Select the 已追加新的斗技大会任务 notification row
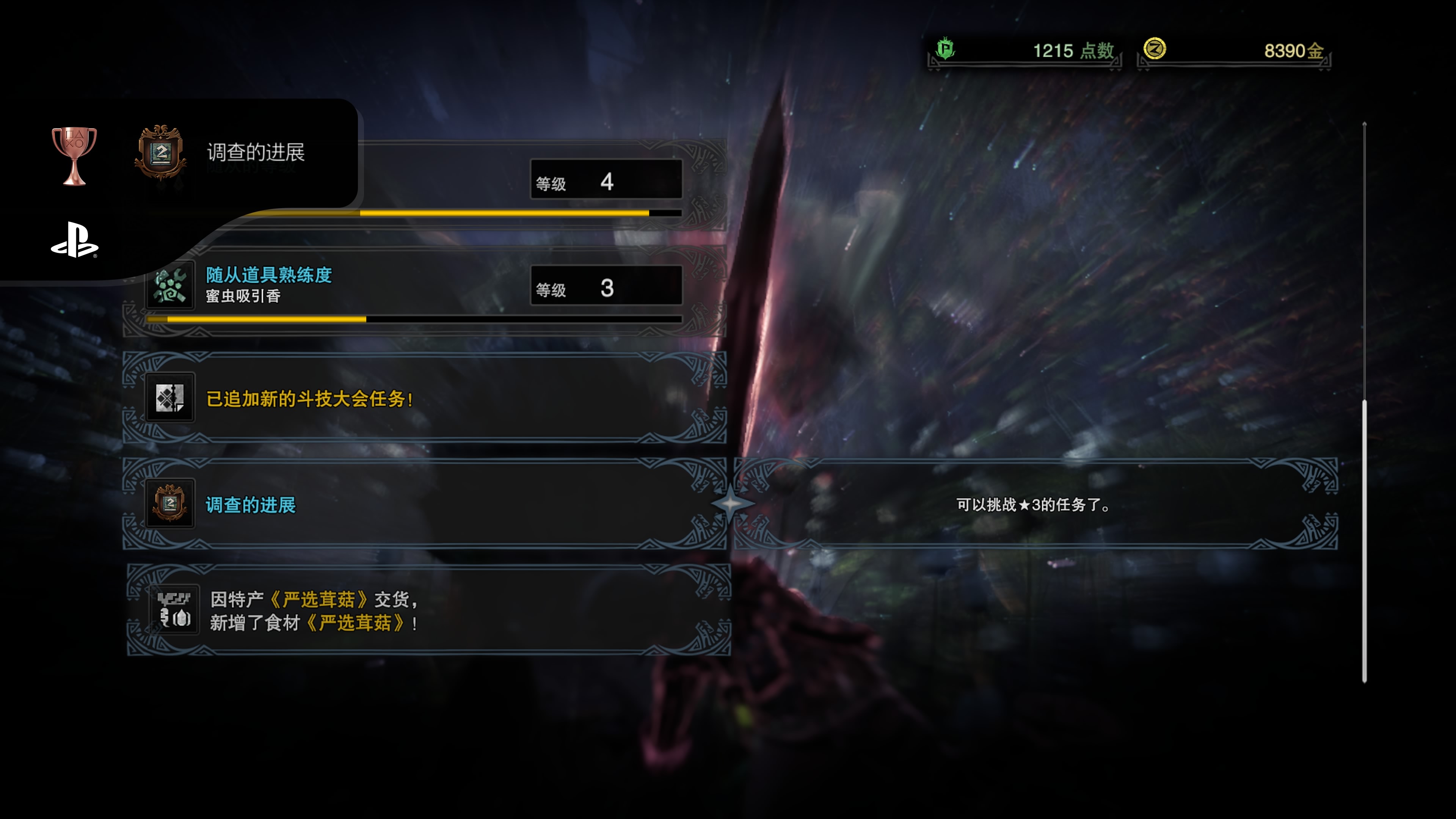 [424, 398]
